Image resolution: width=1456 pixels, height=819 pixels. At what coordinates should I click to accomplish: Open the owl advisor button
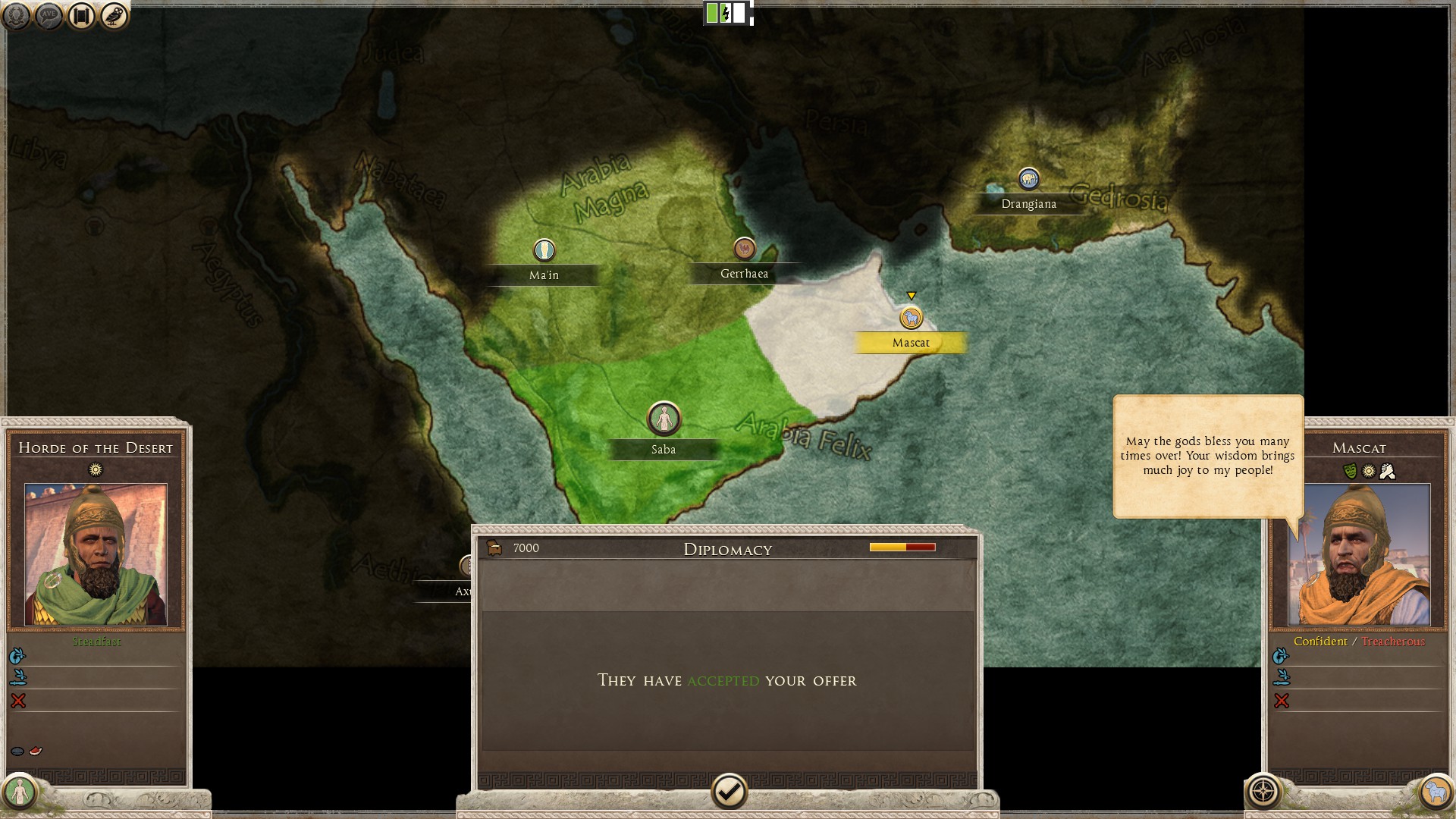(x=114, y=16)
